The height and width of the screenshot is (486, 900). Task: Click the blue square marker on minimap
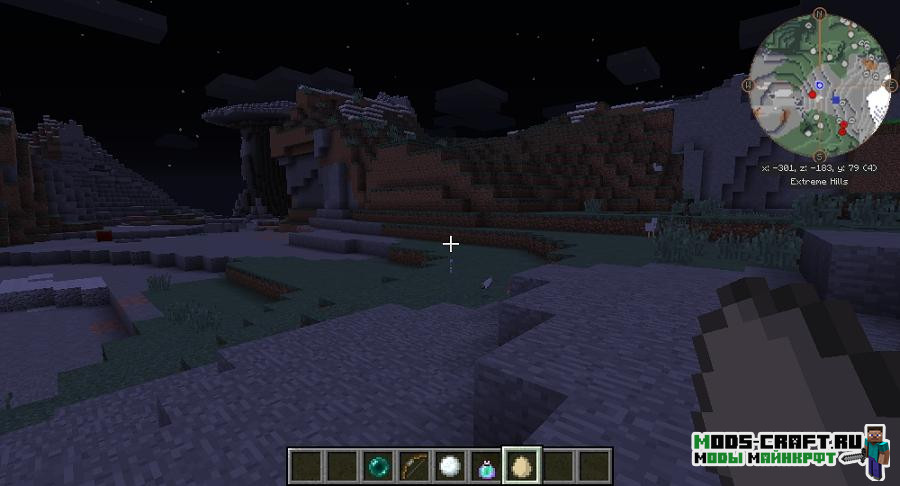(x=834, y=101)
